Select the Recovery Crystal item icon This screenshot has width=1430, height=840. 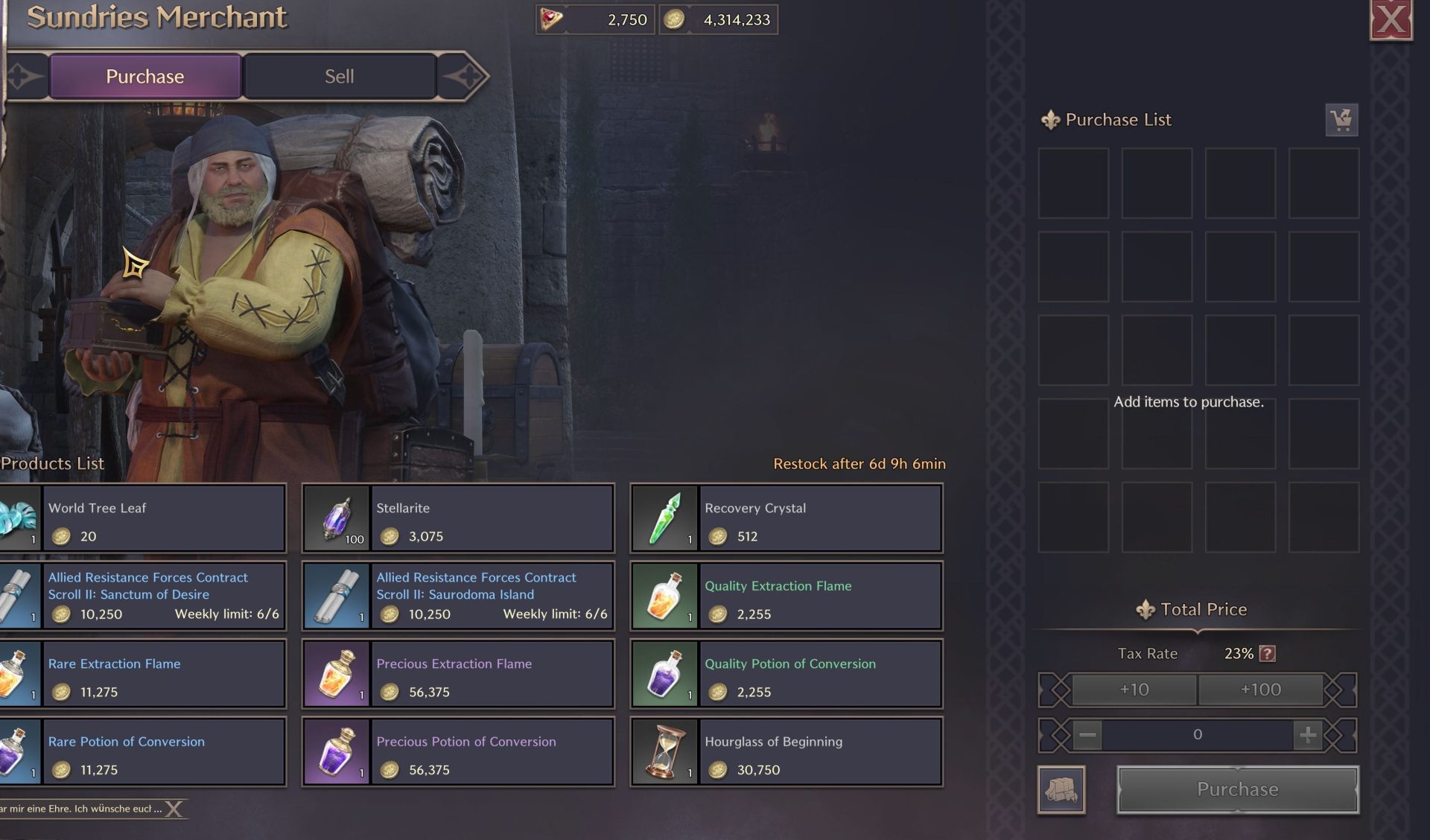[x=664, y=518]
